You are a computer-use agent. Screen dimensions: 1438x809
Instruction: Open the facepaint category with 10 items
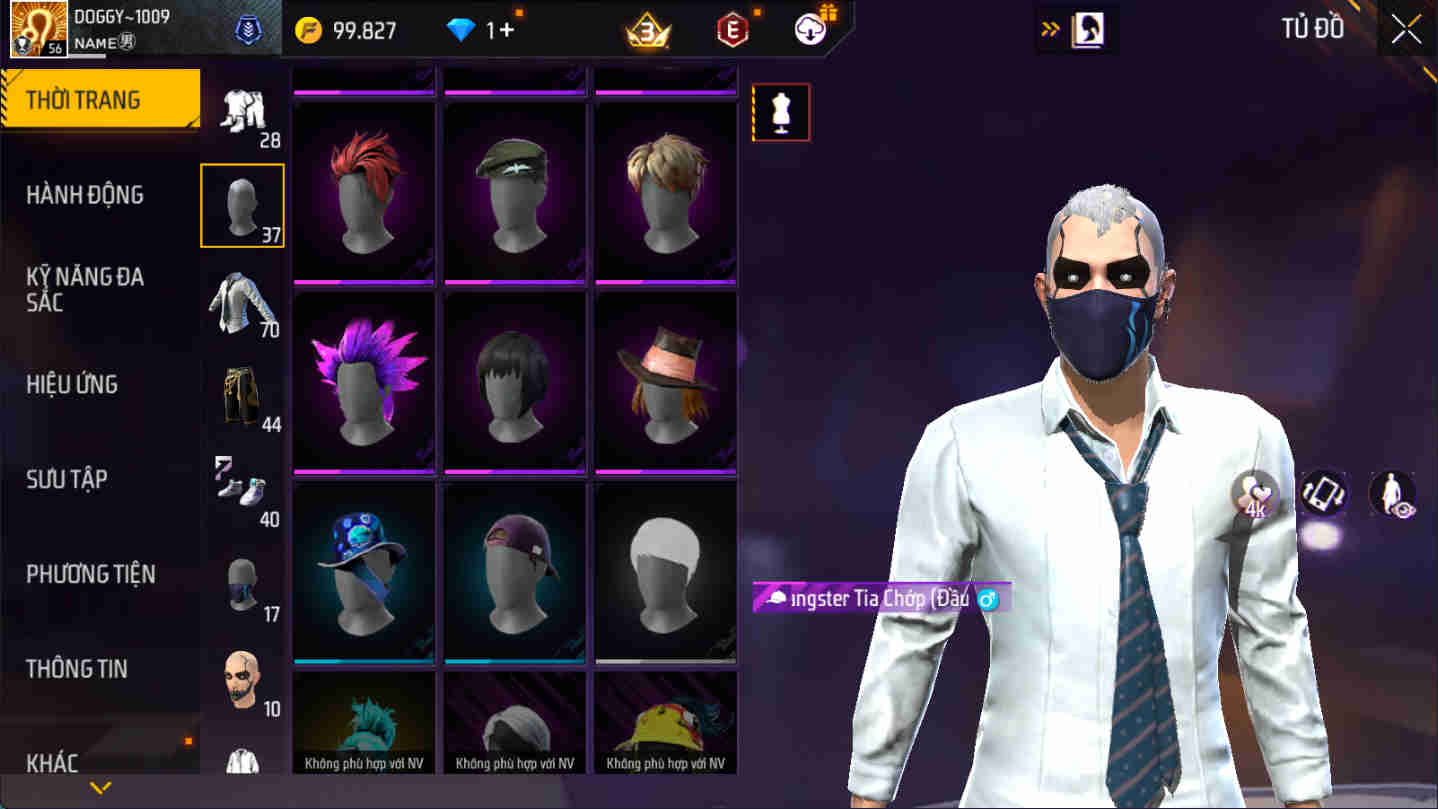coord(243,678)
